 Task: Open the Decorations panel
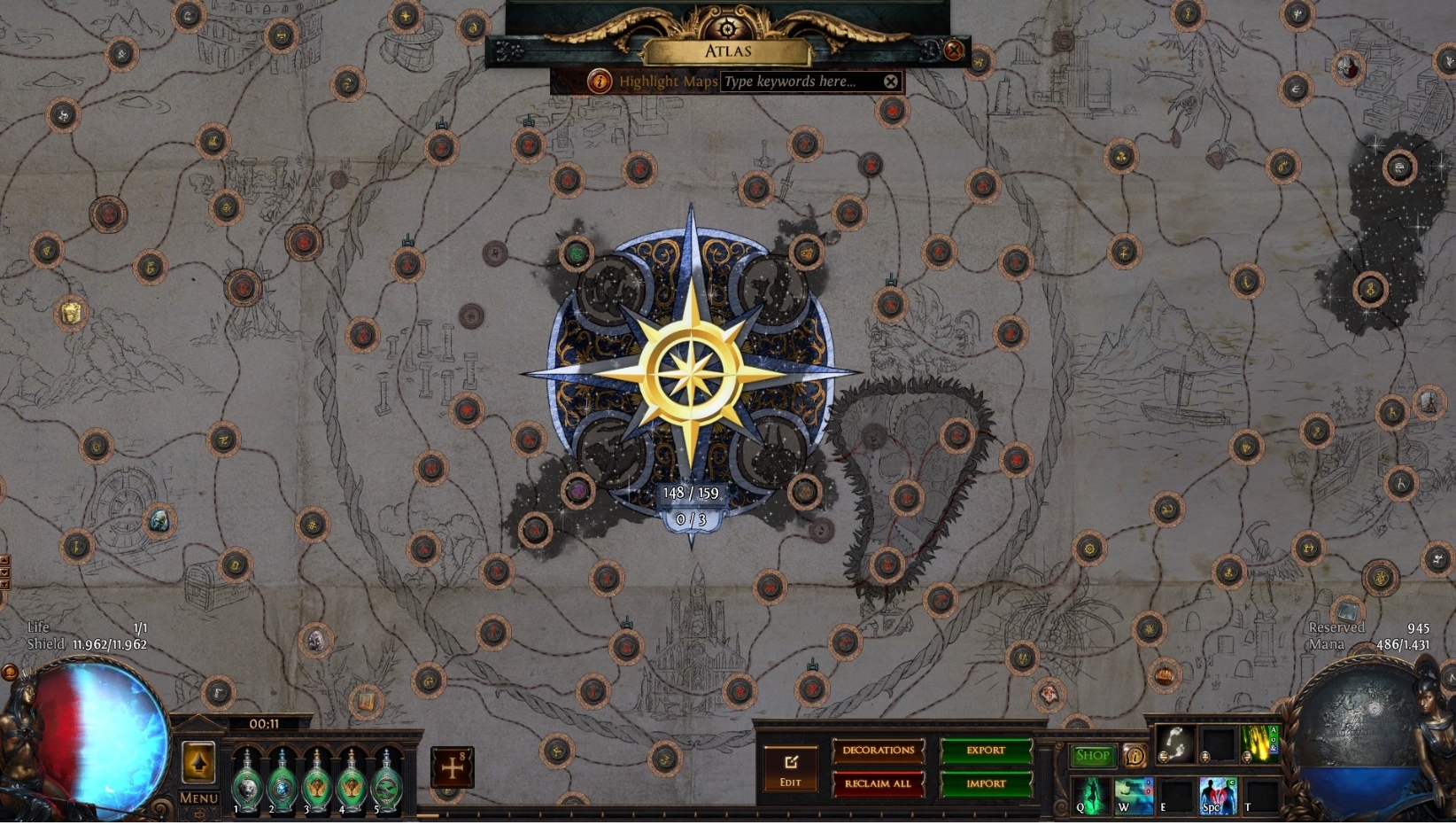click(x=878, y=750)
